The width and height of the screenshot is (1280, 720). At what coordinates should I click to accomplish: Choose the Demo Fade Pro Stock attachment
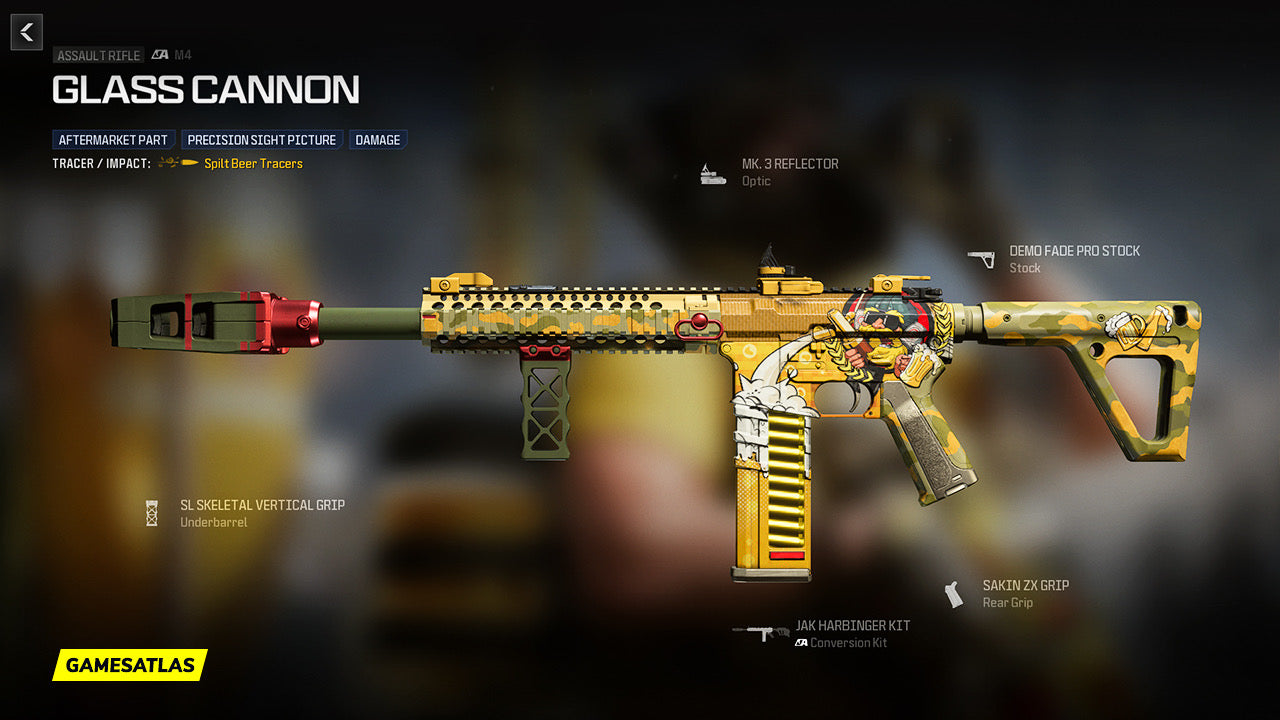(1074, 251)
